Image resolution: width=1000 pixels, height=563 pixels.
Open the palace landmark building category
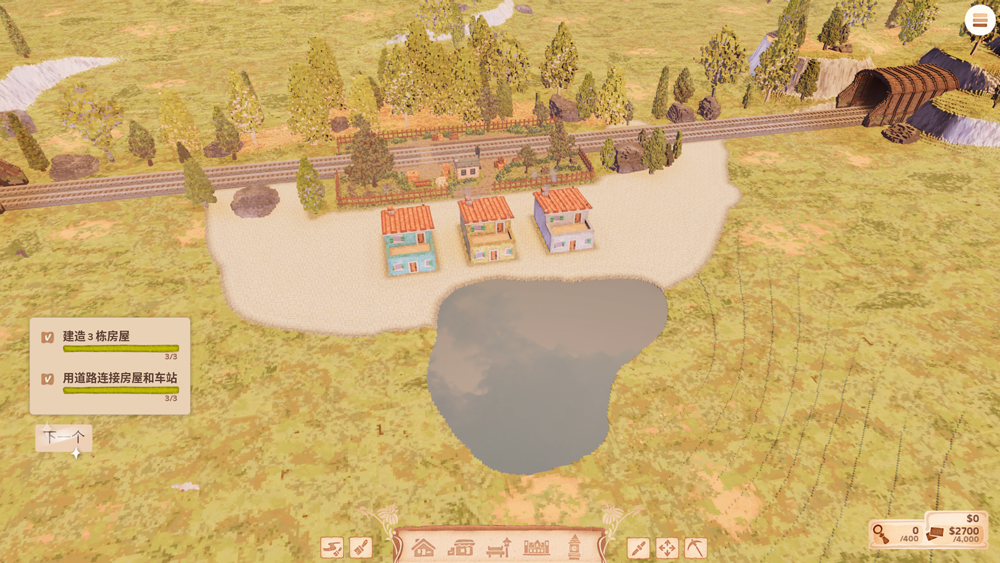pos(537,547)
